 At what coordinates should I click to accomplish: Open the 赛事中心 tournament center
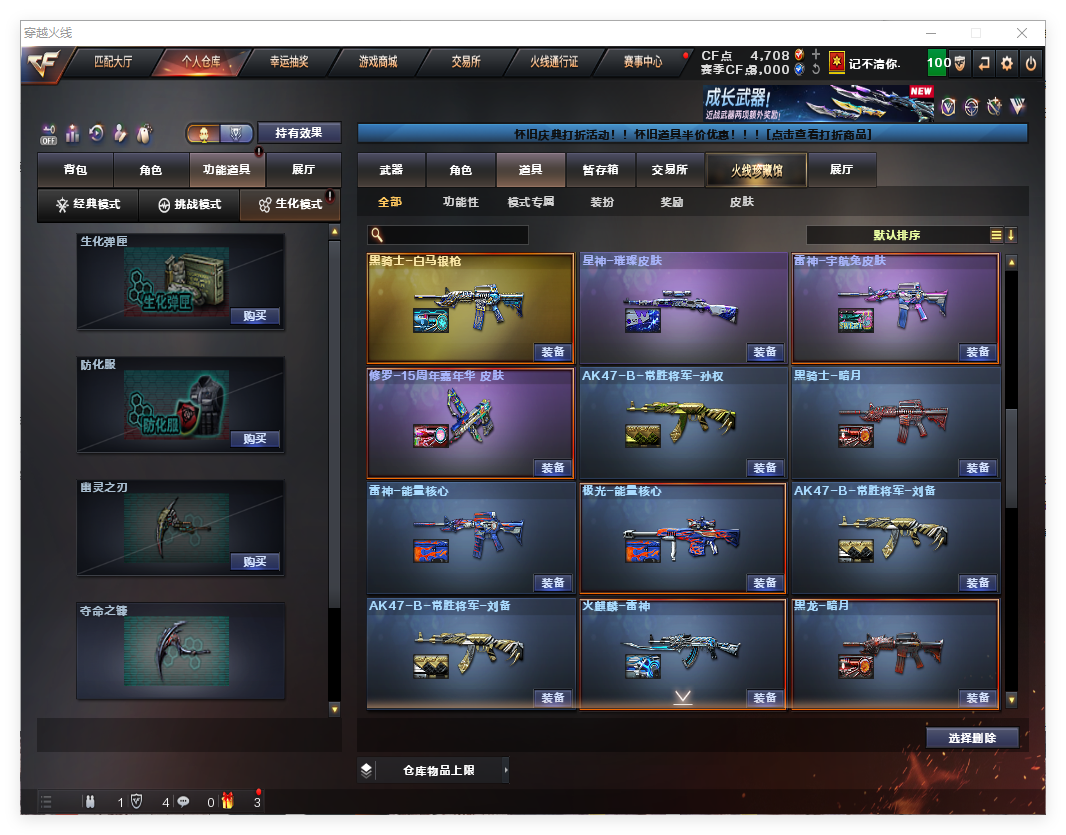(642, 62)
